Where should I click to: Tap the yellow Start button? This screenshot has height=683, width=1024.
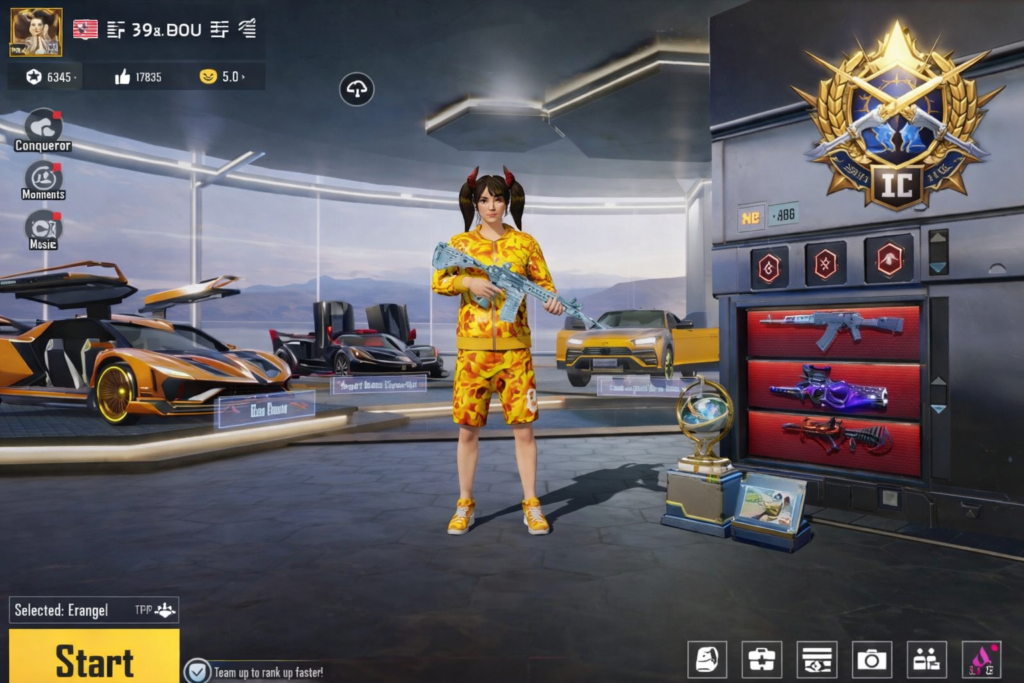click(x=94, y=658)
